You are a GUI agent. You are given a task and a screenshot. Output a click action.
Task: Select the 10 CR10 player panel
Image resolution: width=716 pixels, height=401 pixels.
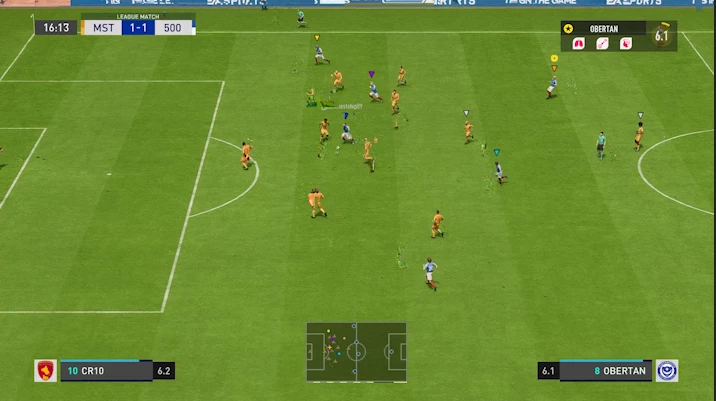tap(105, 370)
